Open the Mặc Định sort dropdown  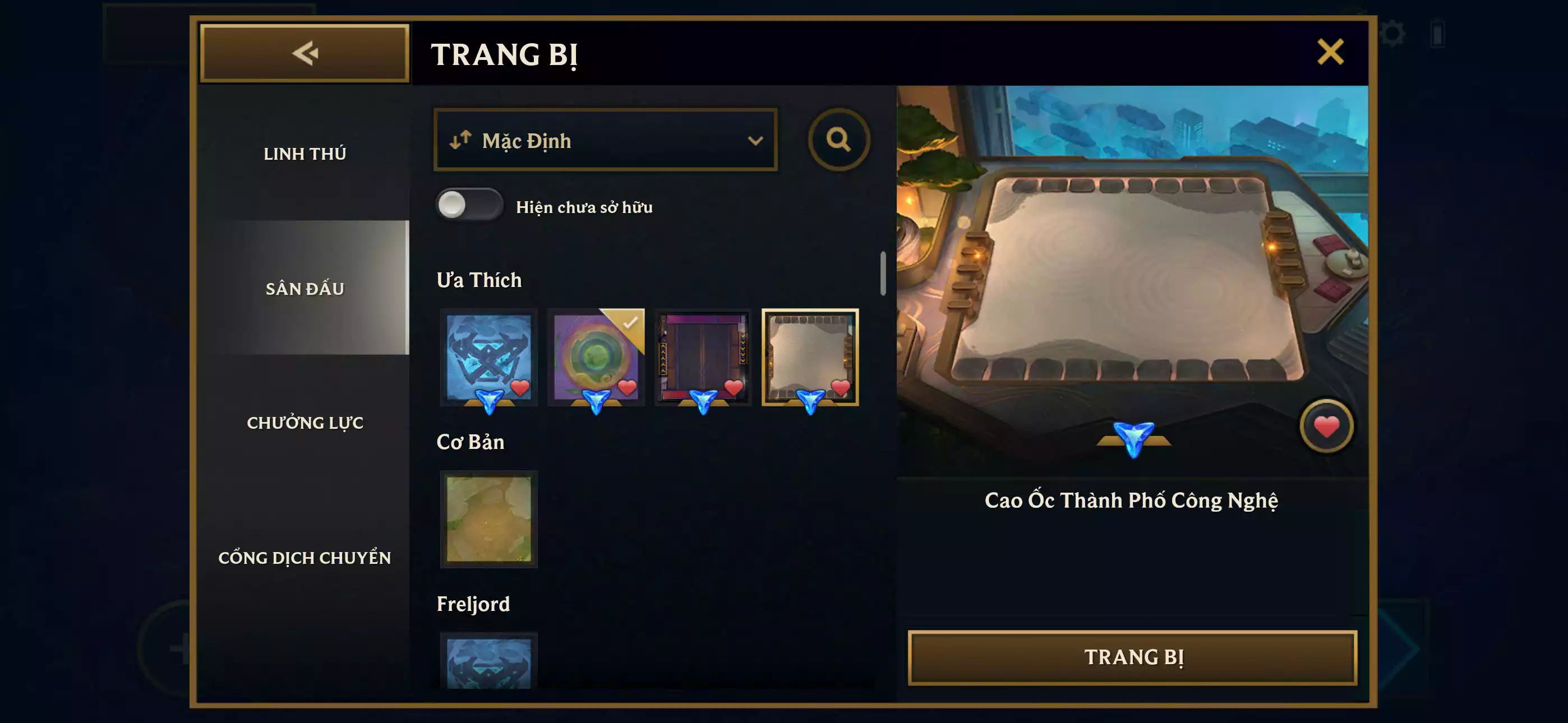click(605, 140)
